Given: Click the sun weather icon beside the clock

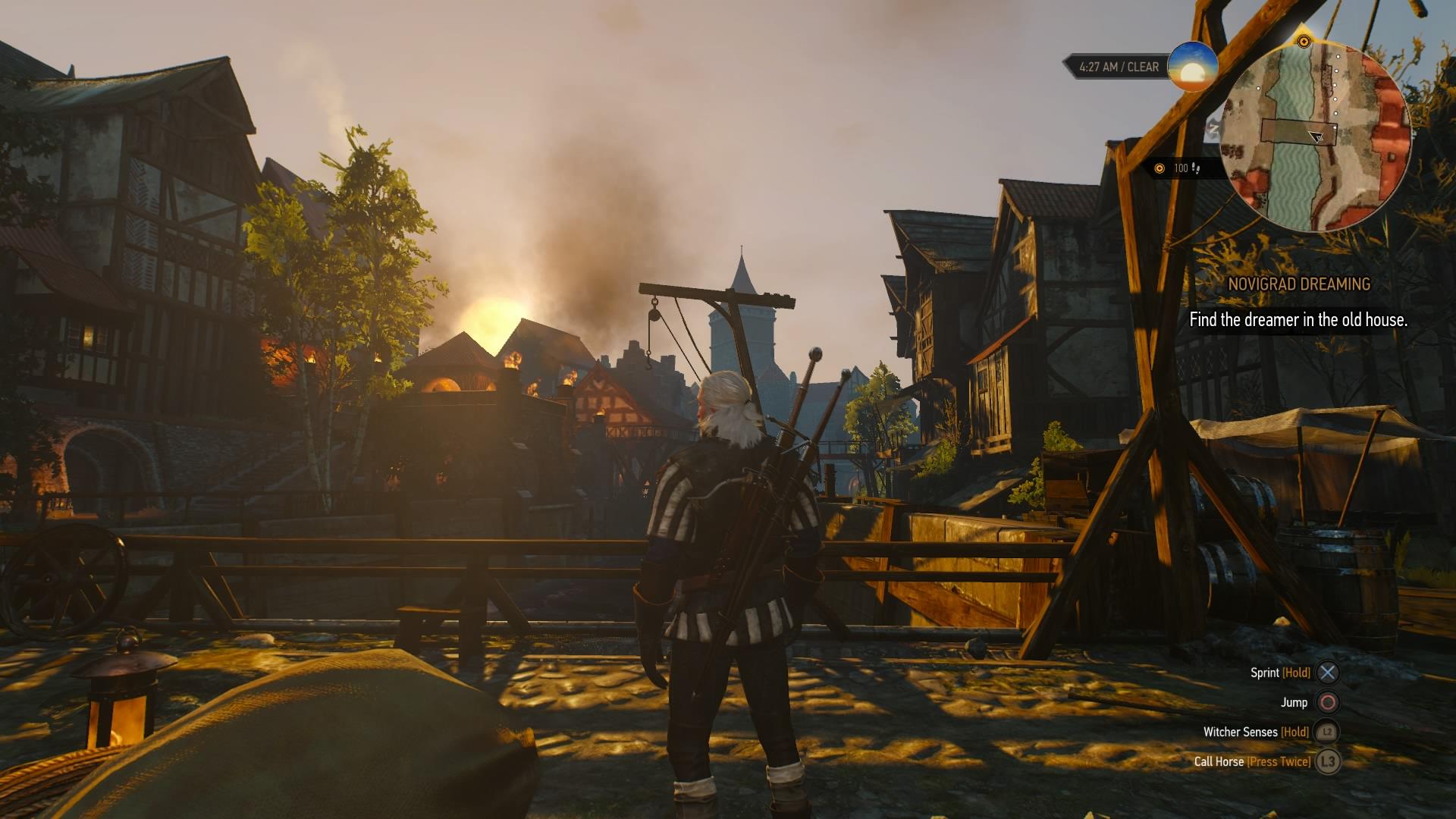Looking at the screenshot, I should click(x=1192, y=67).
